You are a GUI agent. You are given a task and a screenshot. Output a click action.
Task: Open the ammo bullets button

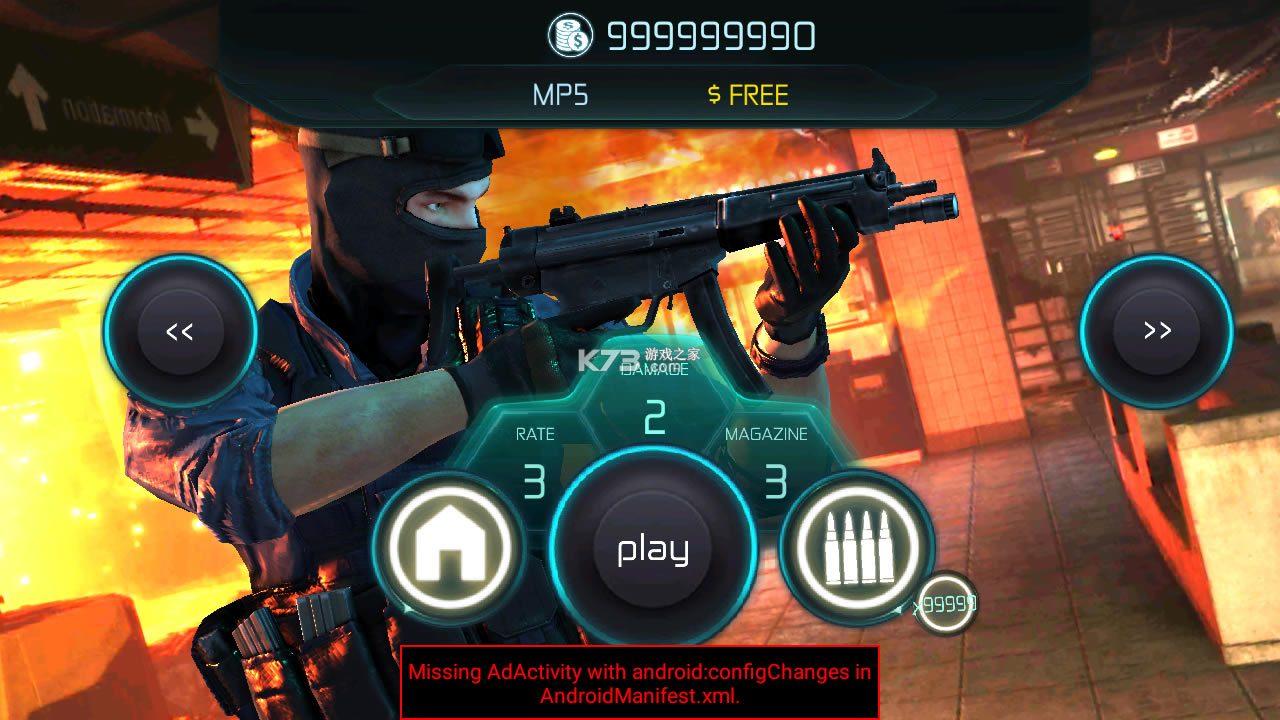click(x=857, y=548)
